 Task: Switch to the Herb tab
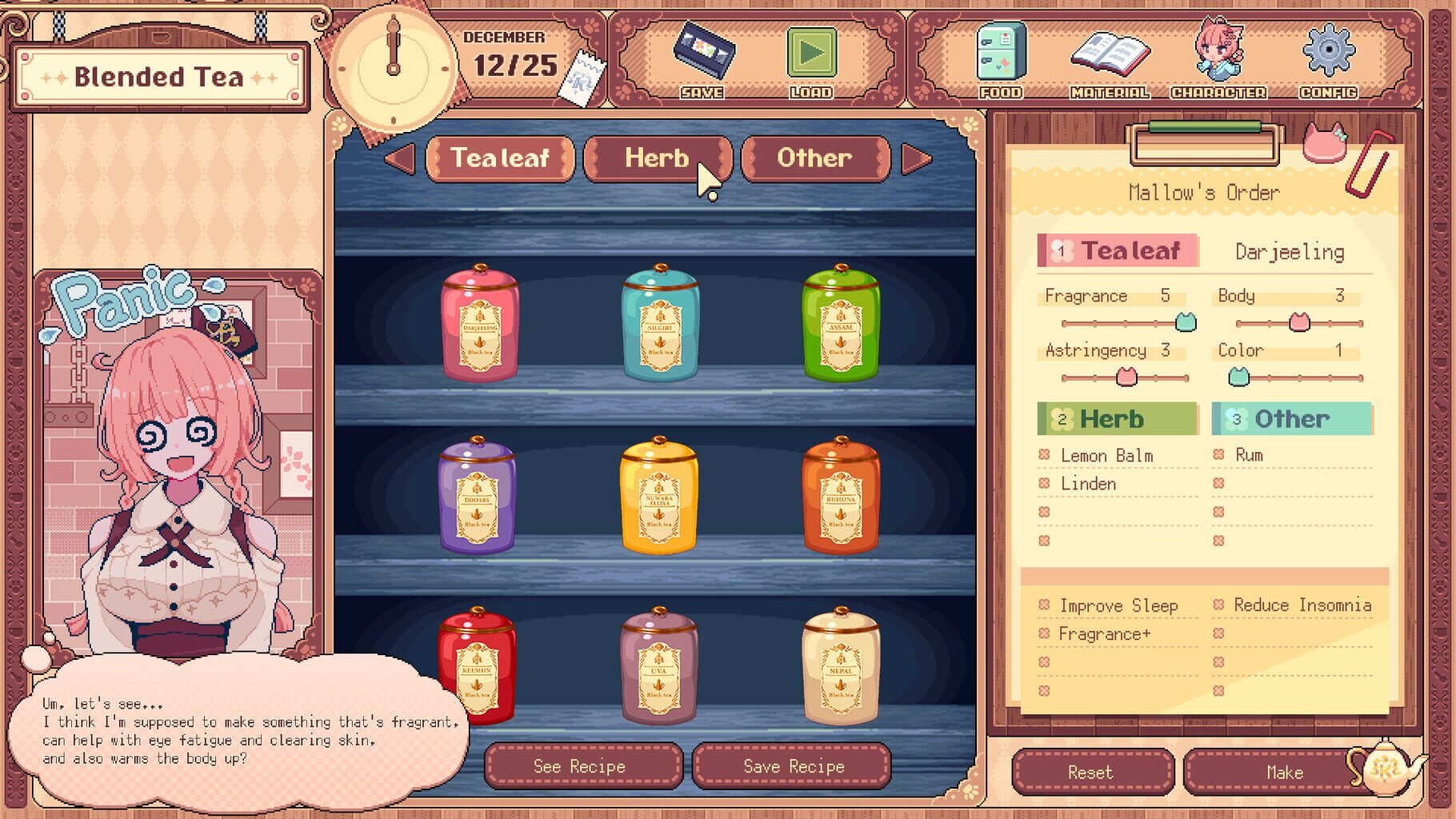pos(658,158)
